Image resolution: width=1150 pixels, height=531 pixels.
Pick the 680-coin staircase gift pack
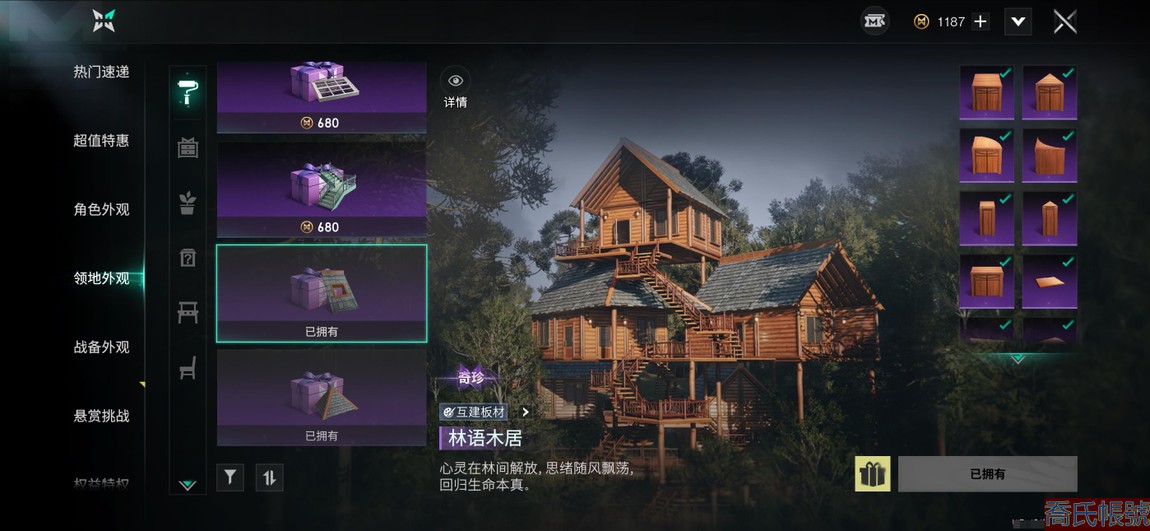point(321,189)
